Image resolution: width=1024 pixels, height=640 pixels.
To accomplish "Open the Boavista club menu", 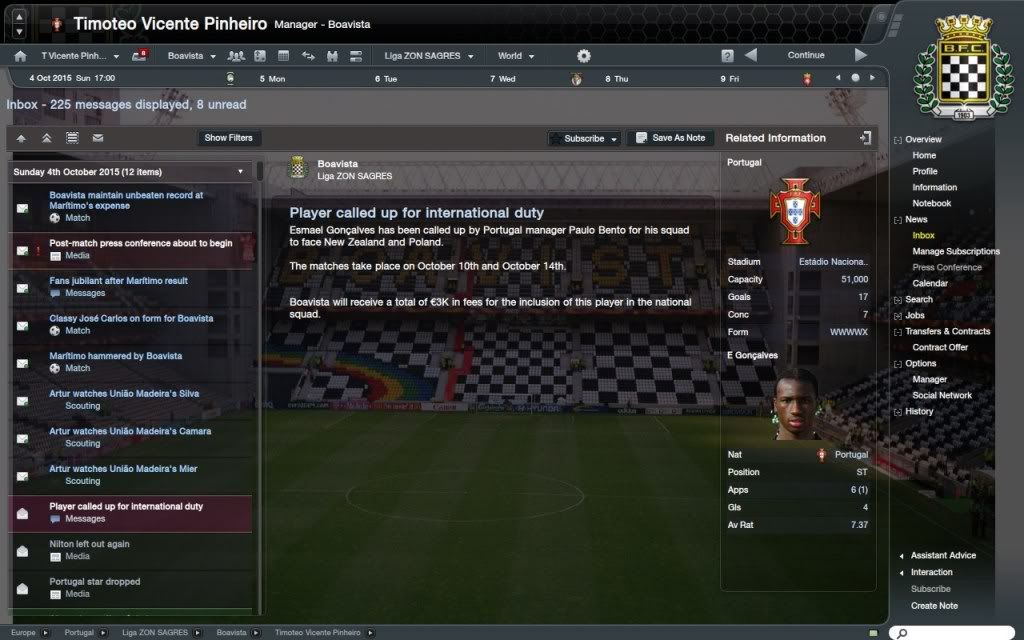I will (191, 56).
